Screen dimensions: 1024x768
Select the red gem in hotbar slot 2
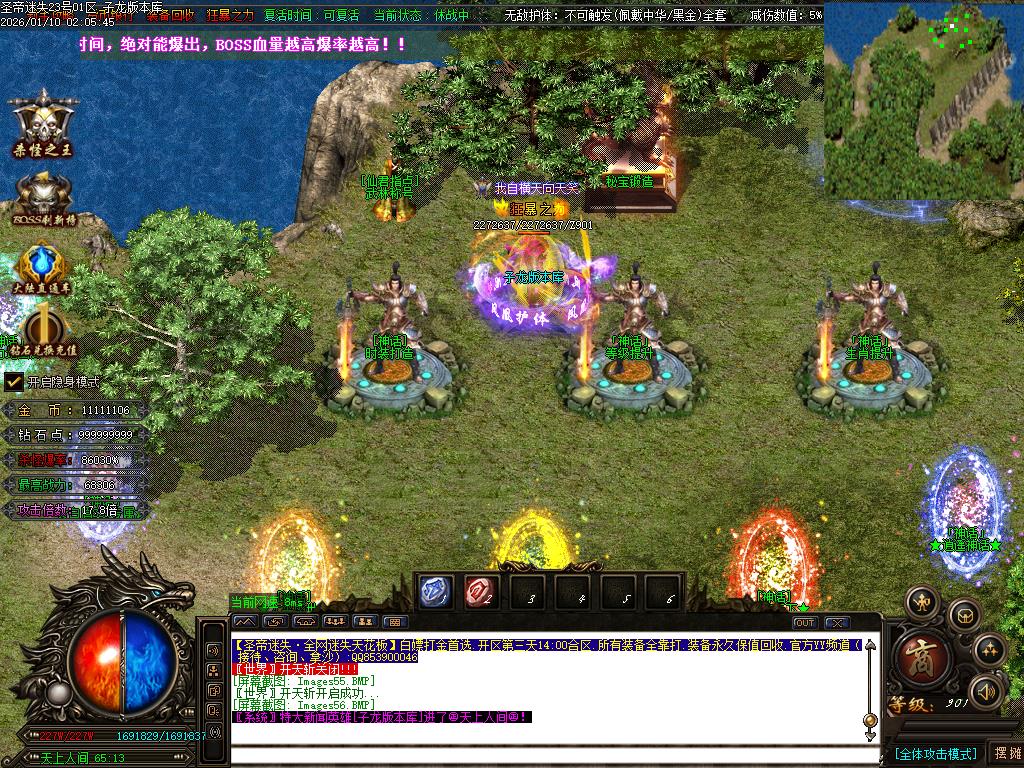click(x=481, y=592)
